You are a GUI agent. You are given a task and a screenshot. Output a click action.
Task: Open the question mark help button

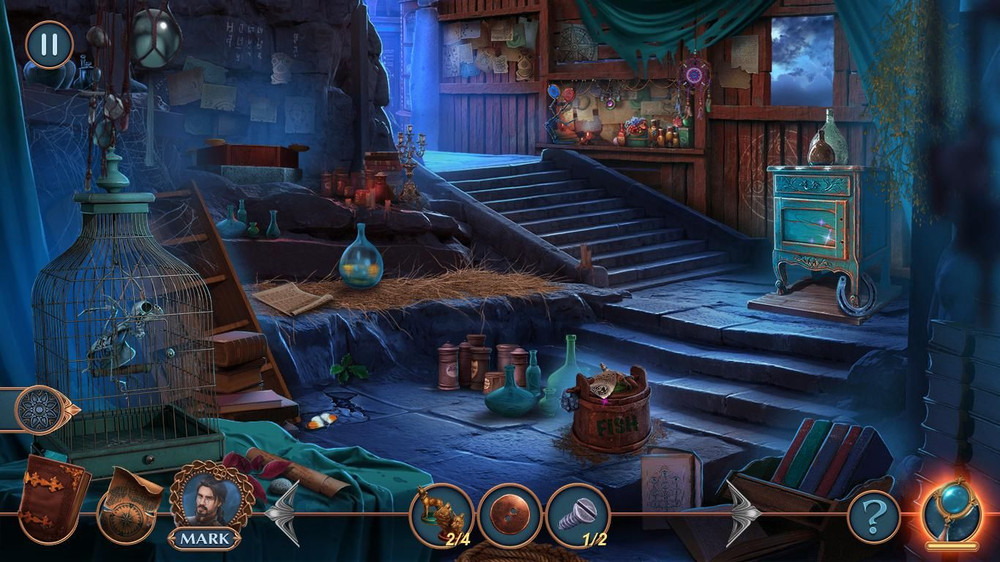point(873,517)
